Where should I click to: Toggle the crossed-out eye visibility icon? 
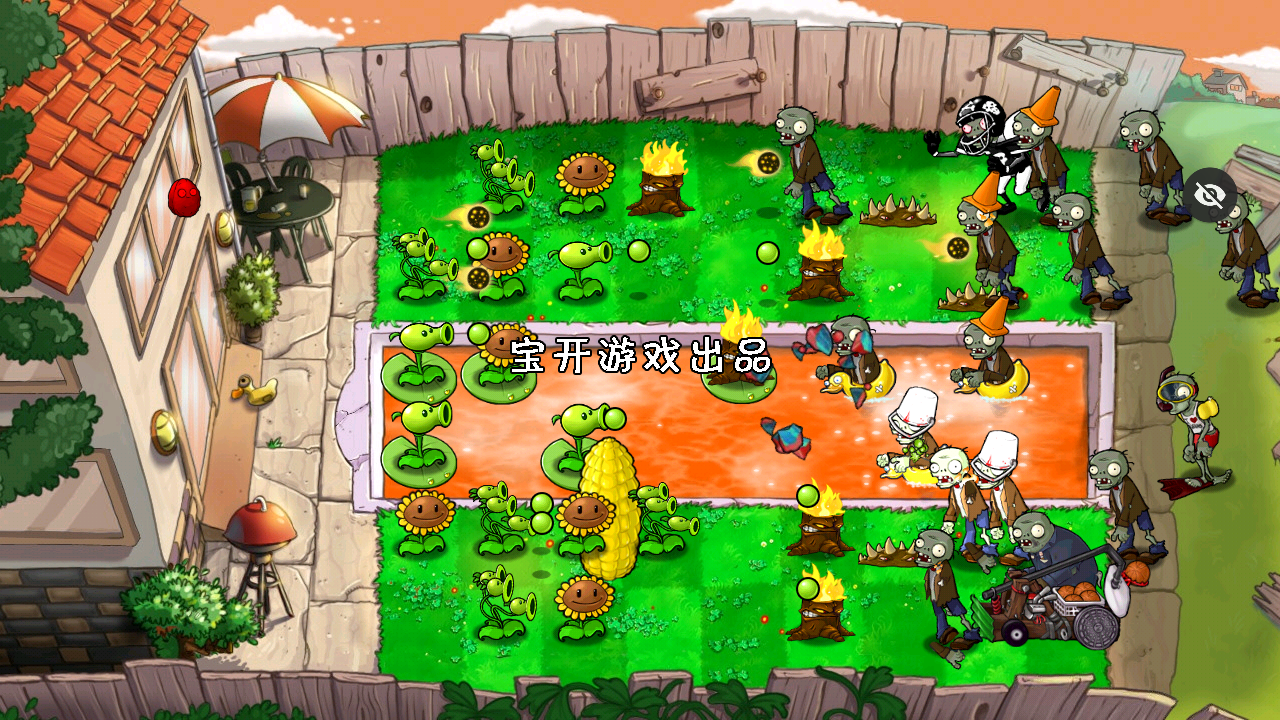(x=1210, y=195)
